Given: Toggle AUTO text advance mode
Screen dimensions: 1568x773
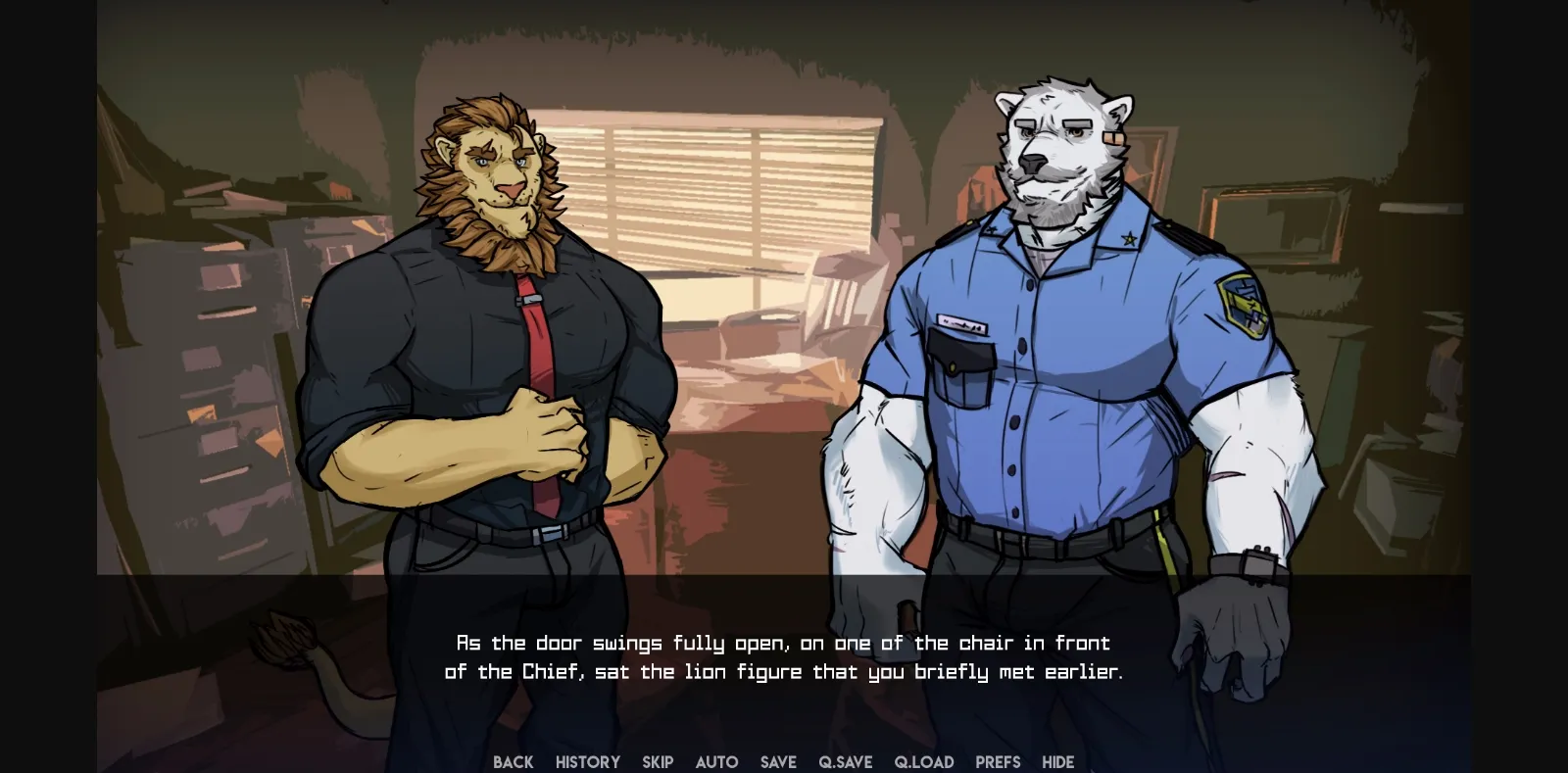Looking at the screenshot, I should (717, 761).
